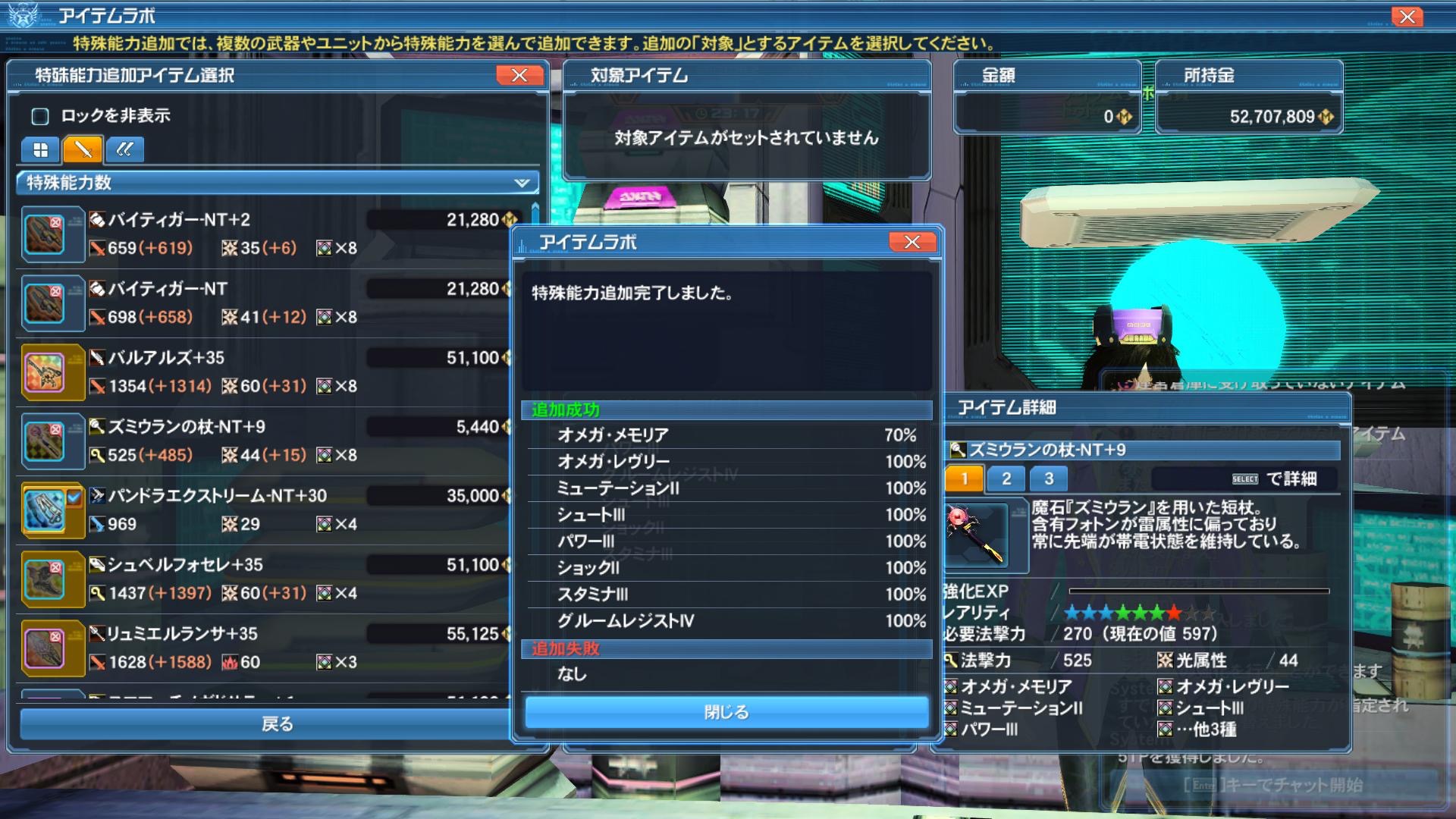Click the バイティガー-NT+2 weapon thumbnail

pos(50,234)
